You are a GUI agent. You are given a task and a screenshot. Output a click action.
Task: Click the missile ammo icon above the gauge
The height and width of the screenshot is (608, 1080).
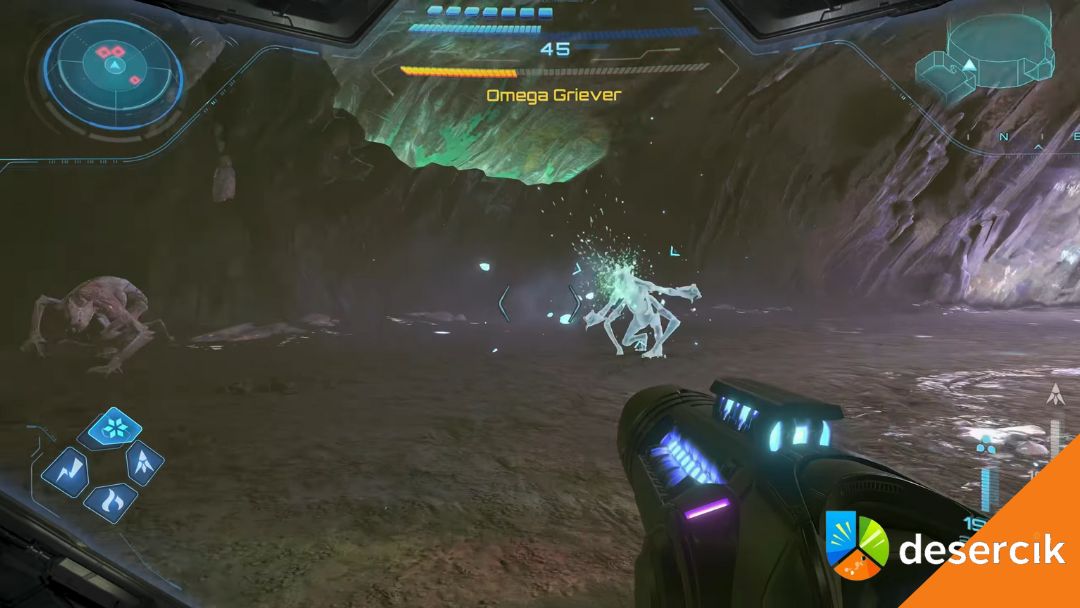1054,395
